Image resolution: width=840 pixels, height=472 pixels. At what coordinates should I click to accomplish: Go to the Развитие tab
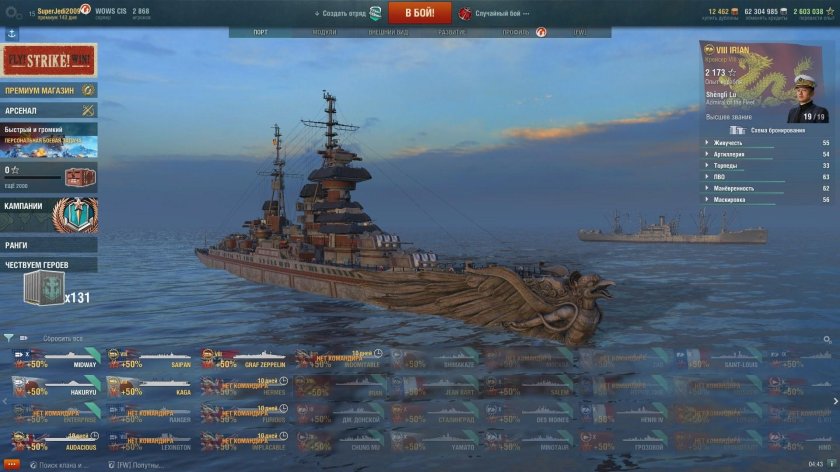pos(450,32)
